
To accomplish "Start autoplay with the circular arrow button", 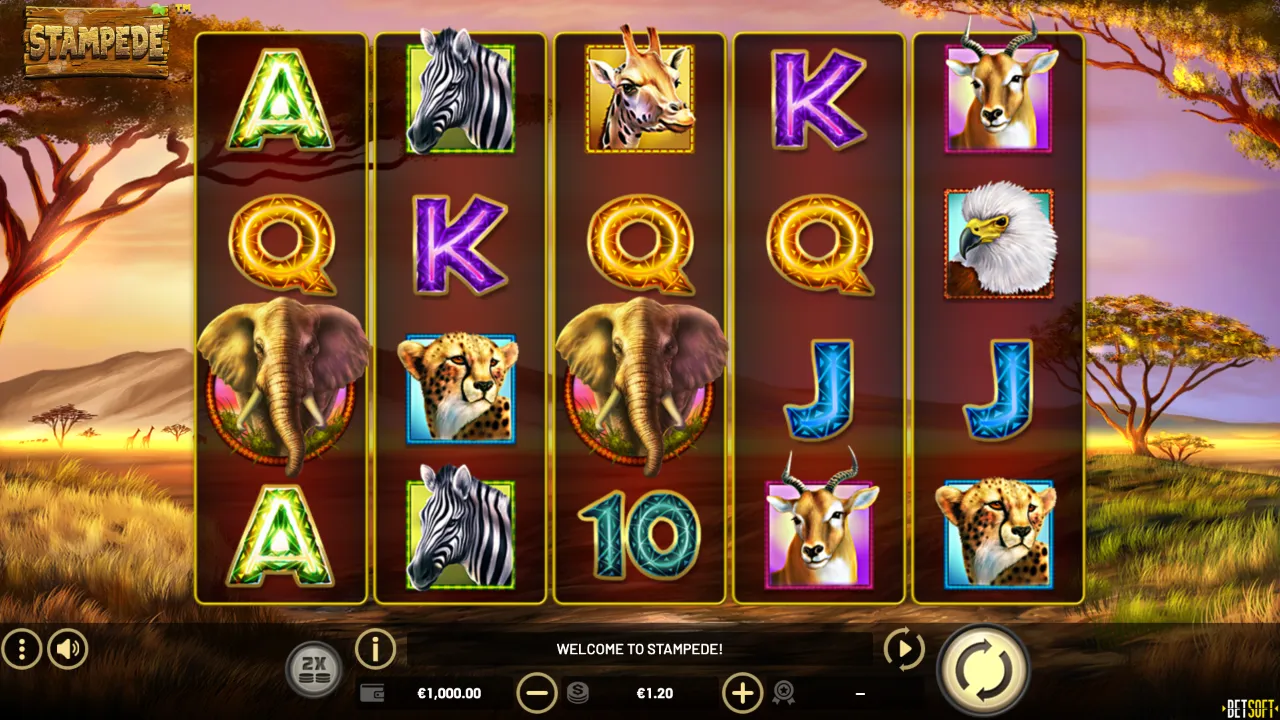I will click(904, 650).
